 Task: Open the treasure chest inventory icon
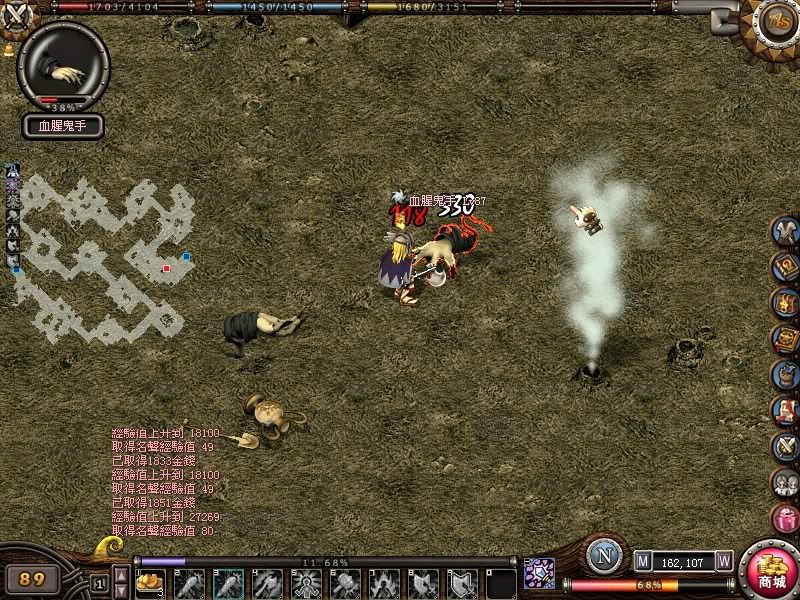(x=785, y=304)
